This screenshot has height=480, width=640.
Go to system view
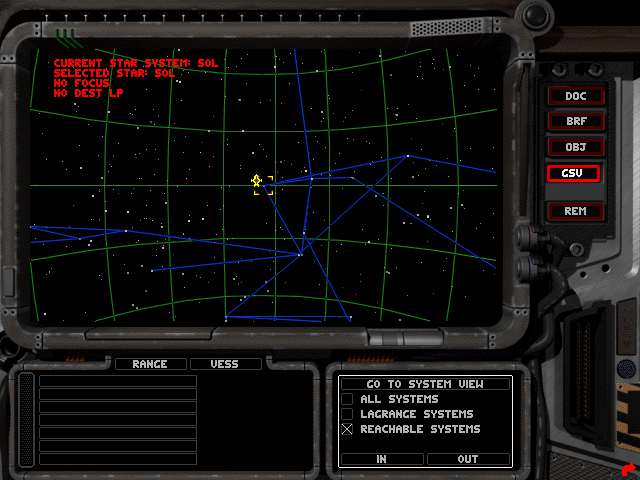point(425,384)
